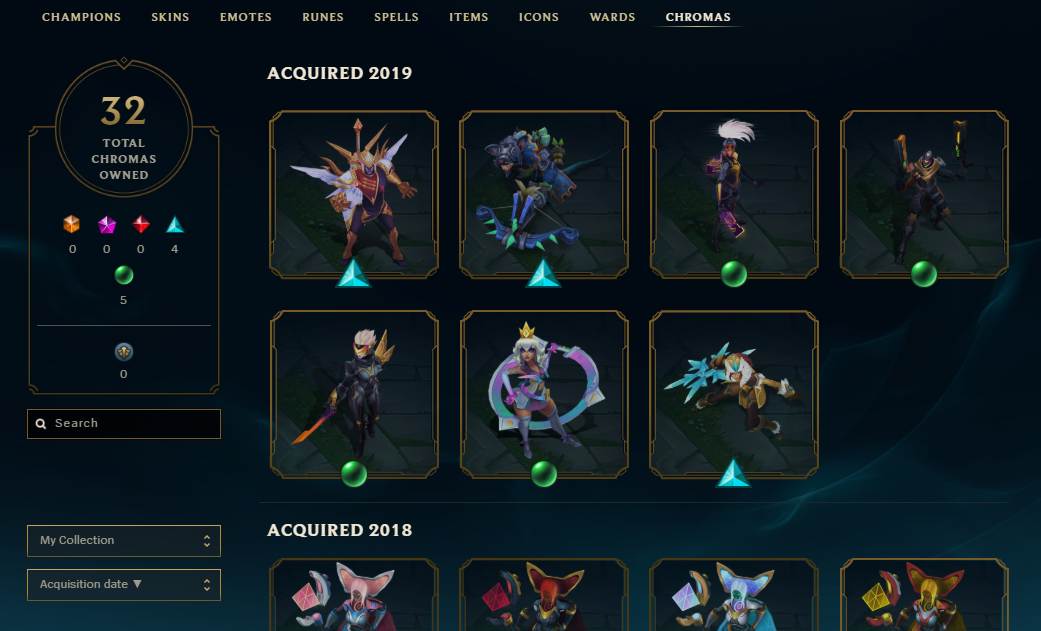Show the Items tab
Viewport: 1041px width, 631px height.
[468, 17]
